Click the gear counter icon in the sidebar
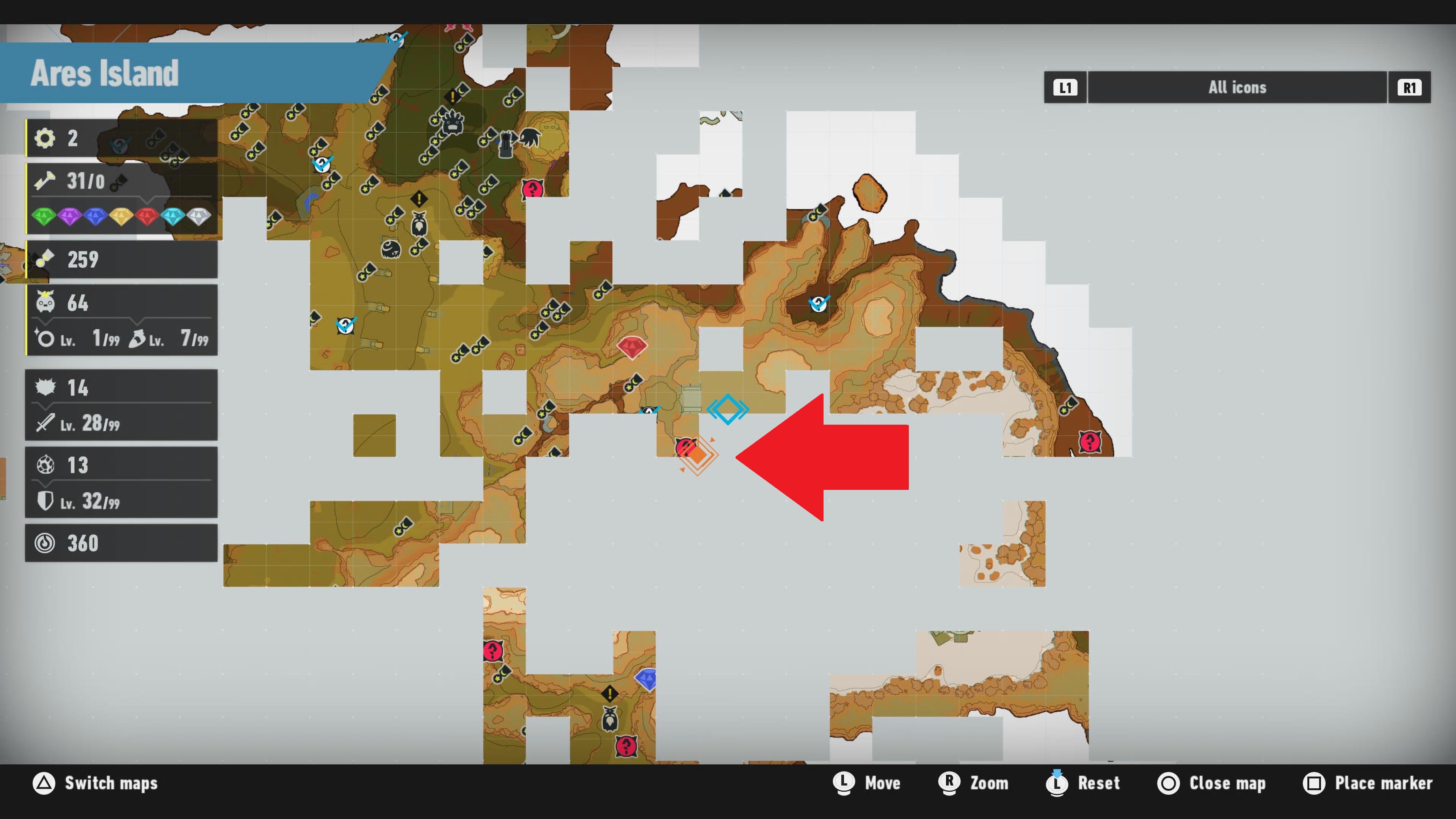This screenshot has width=1456, height=819. click(45, 137)
